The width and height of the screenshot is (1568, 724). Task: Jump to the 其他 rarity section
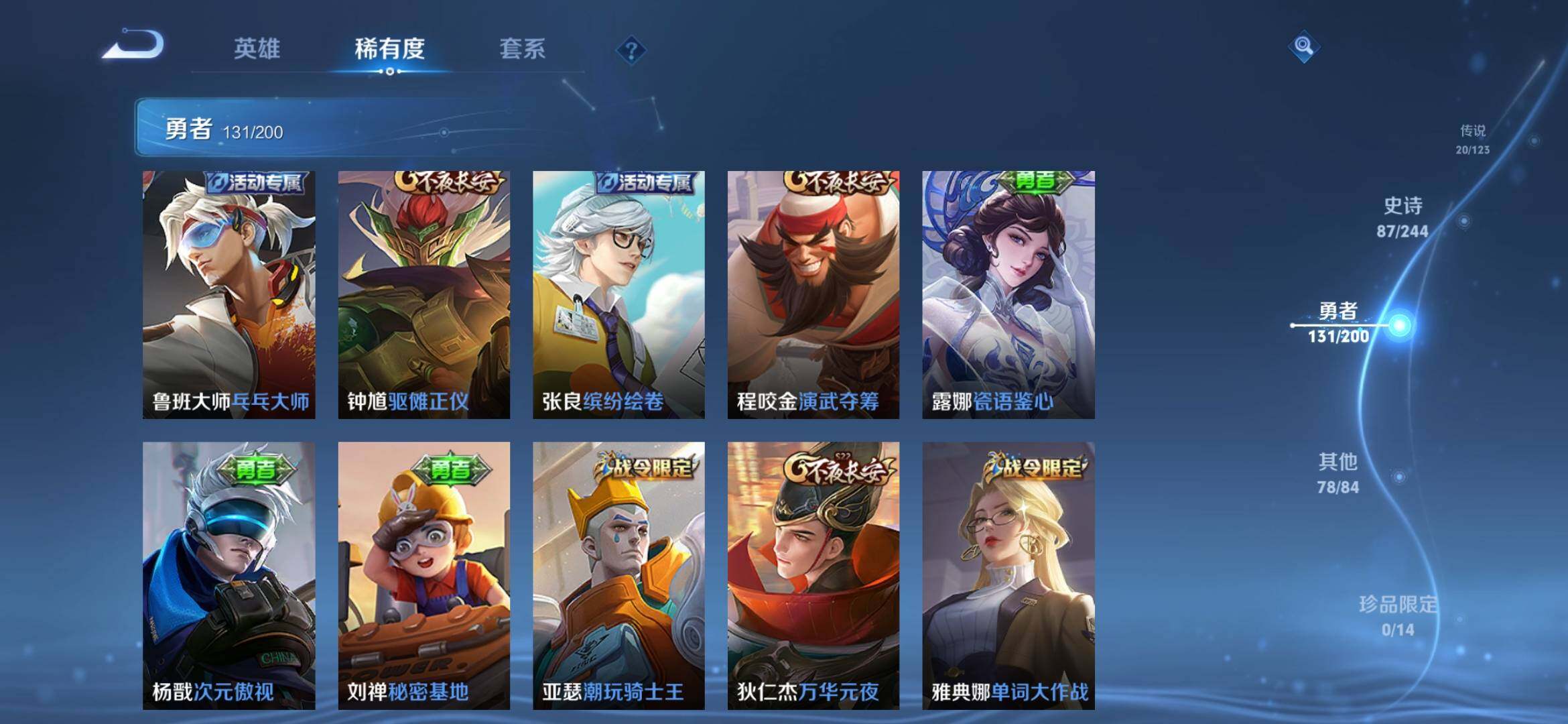[x=1338, y=473]
